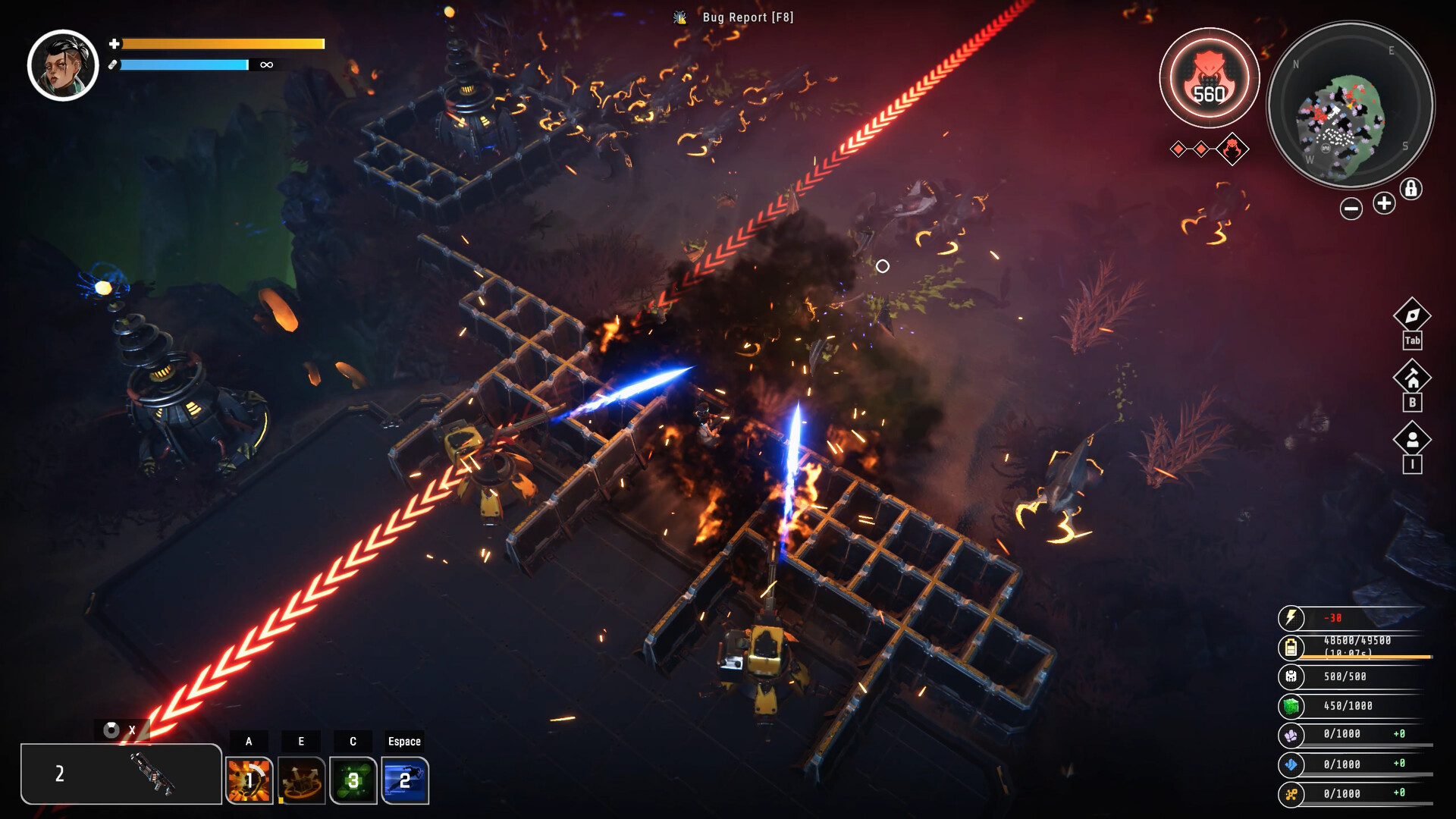Zoom in the minimap with plus button
Image resolution: width=1456 pixels, height=819 pixels.
tap(1384, 203)
